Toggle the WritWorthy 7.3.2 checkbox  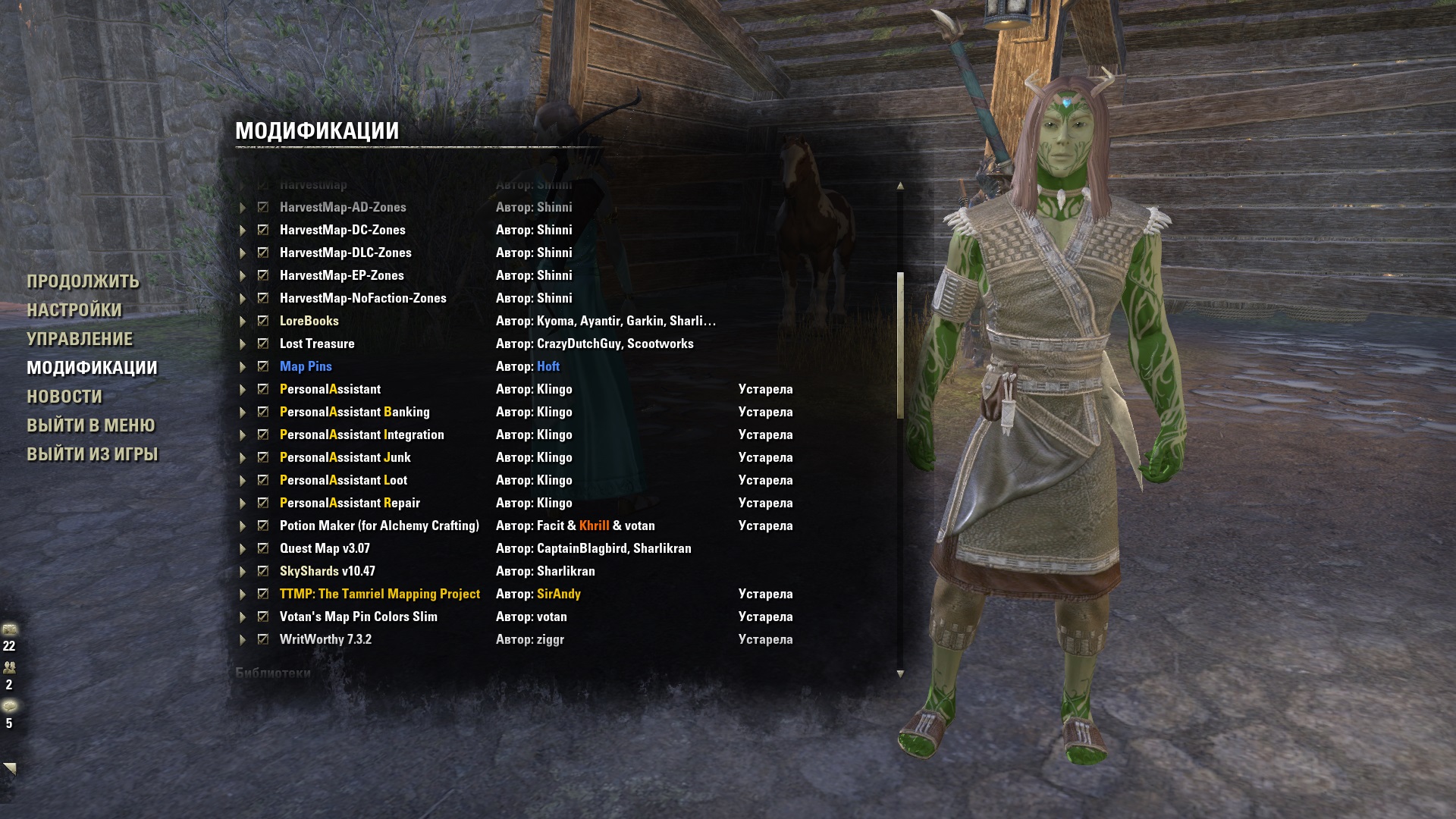[x=263, y=639]
